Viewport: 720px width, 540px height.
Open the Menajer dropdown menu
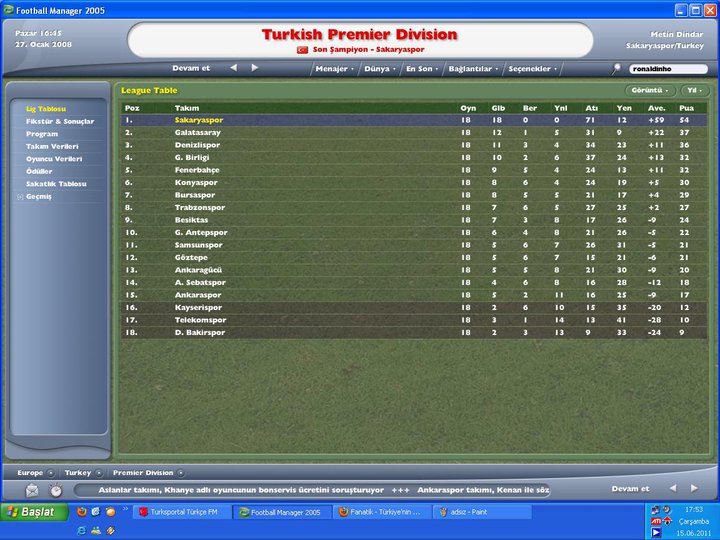333,69
